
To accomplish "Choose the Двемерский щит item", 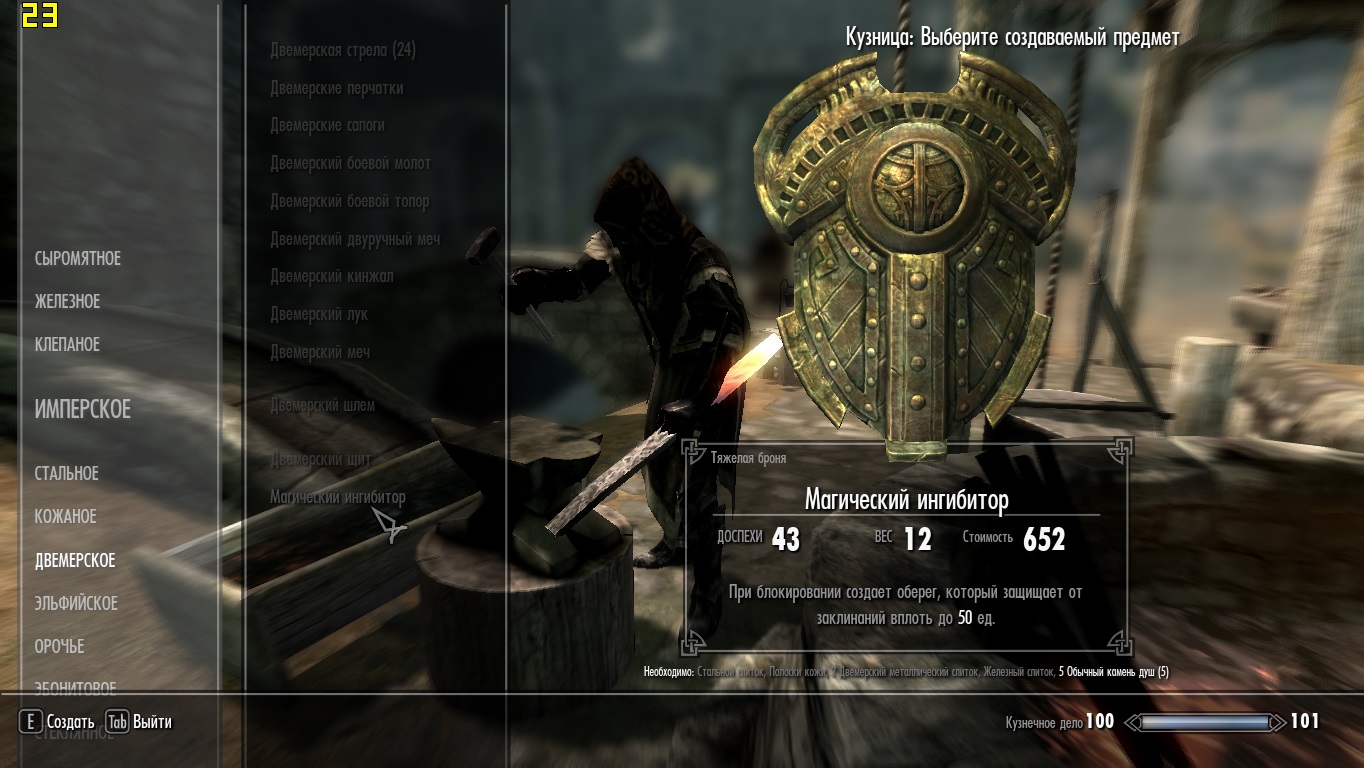I will click(x=321, y=460).
